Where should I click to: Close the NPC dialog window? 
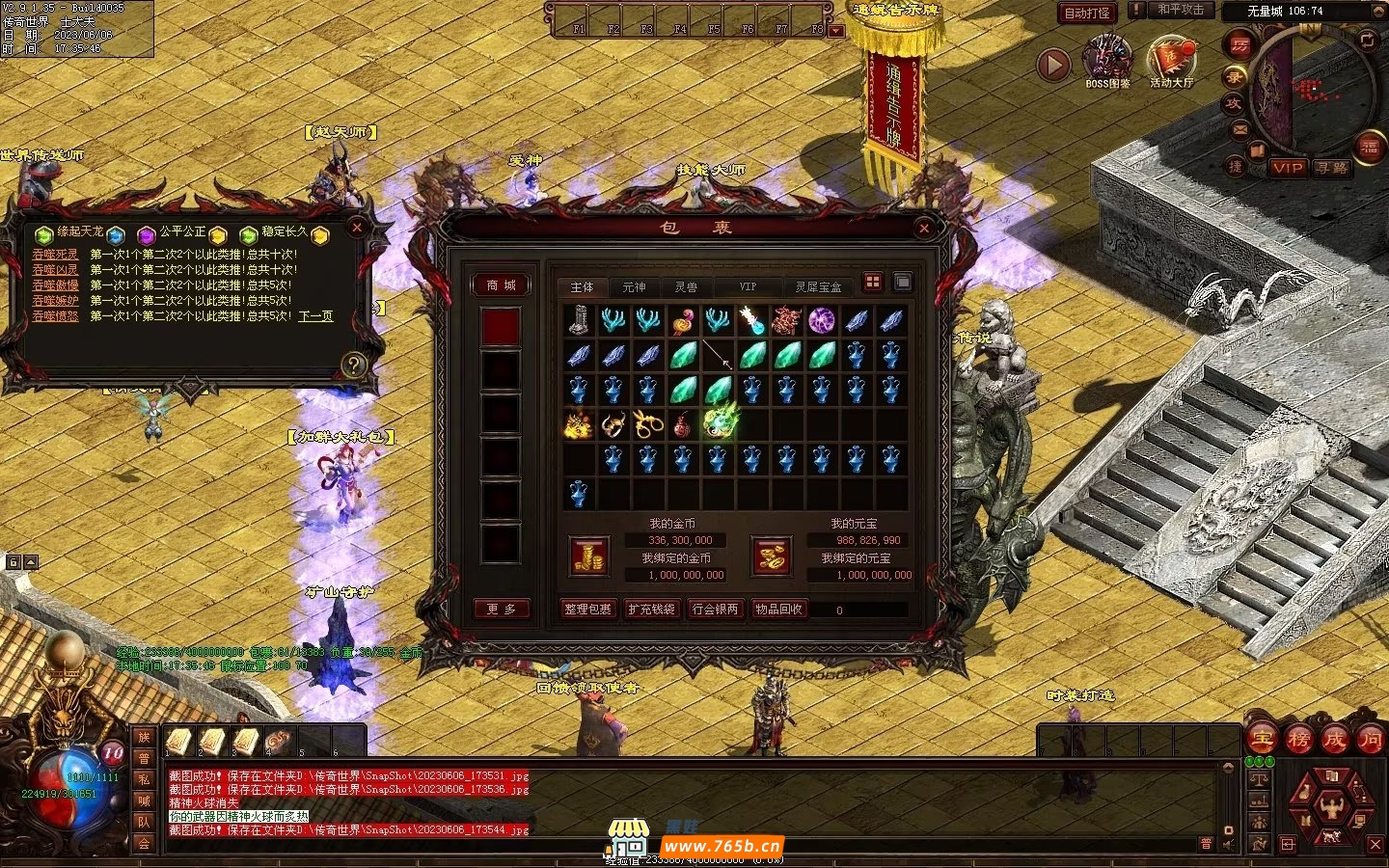click(357, 228)
